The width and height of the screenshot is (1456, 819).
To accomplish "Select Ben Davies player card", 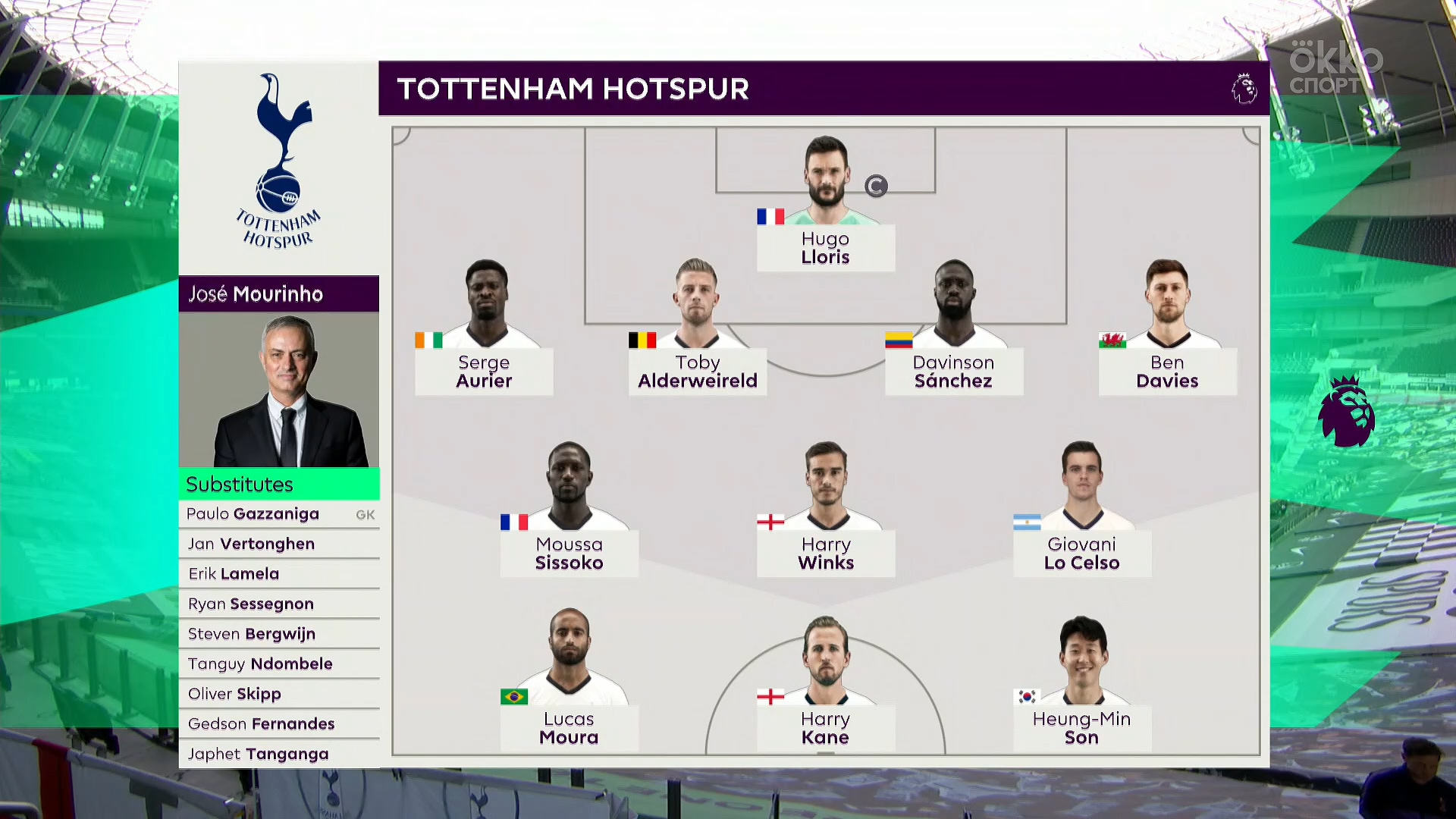I will coord(1167,372).
